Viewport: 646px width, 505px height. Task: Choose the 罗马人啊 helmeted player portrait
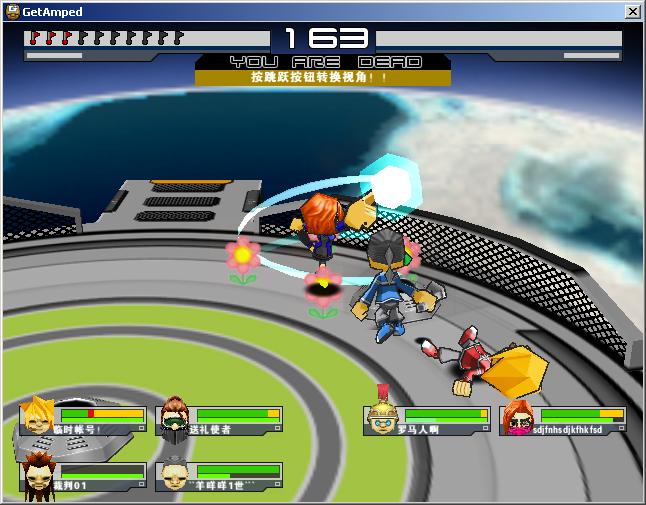[x=383, y=418]
